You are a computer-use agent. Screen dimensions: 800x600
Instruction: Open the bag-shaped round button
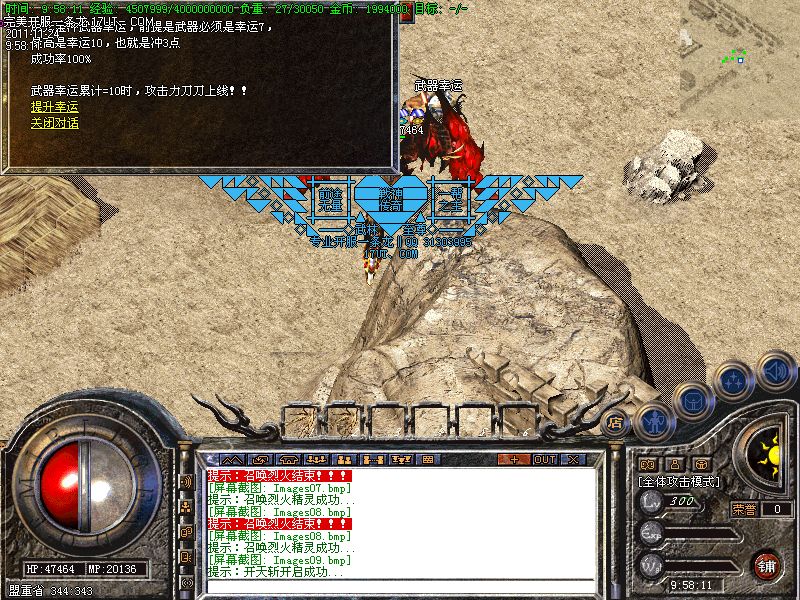692,399
